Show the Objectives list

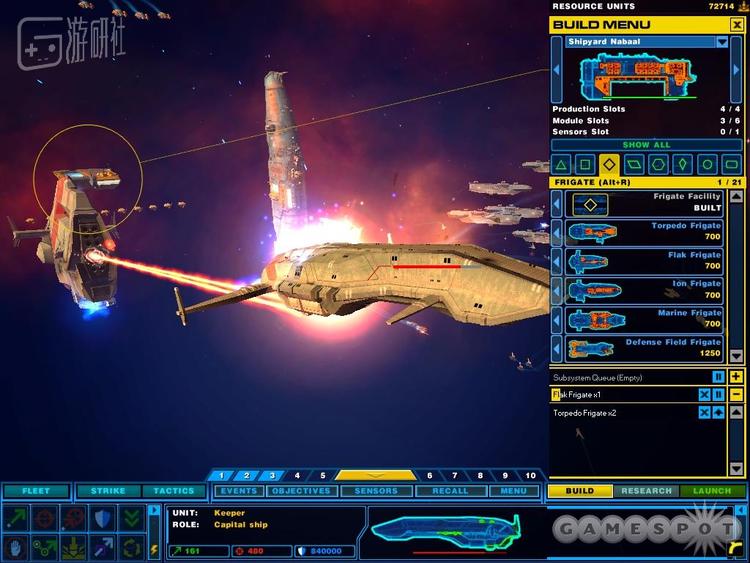coord(301,491)
